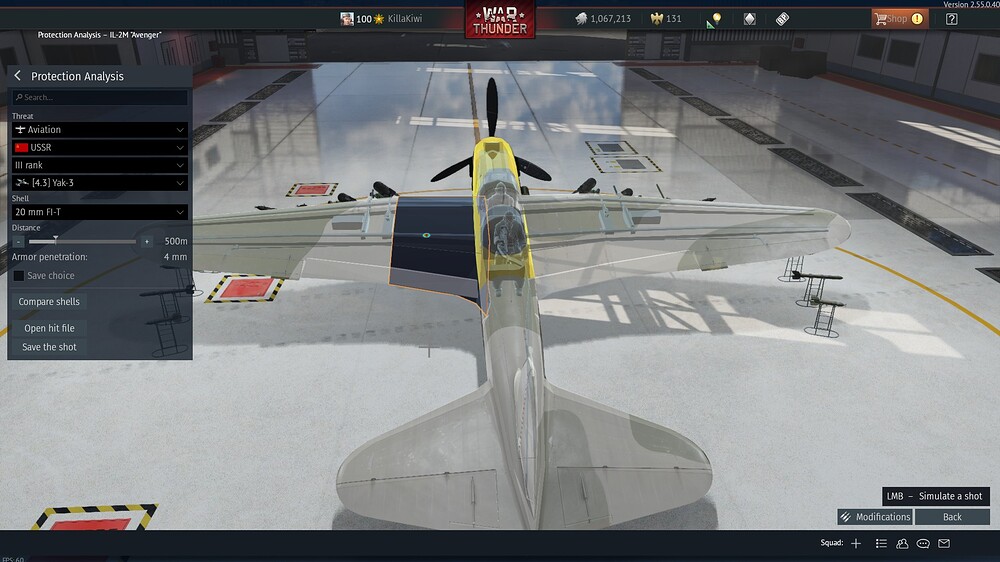Open the help question mark icon
Image resolution: width=1000 pixels, height=562 pixels.
pos(952,19)
